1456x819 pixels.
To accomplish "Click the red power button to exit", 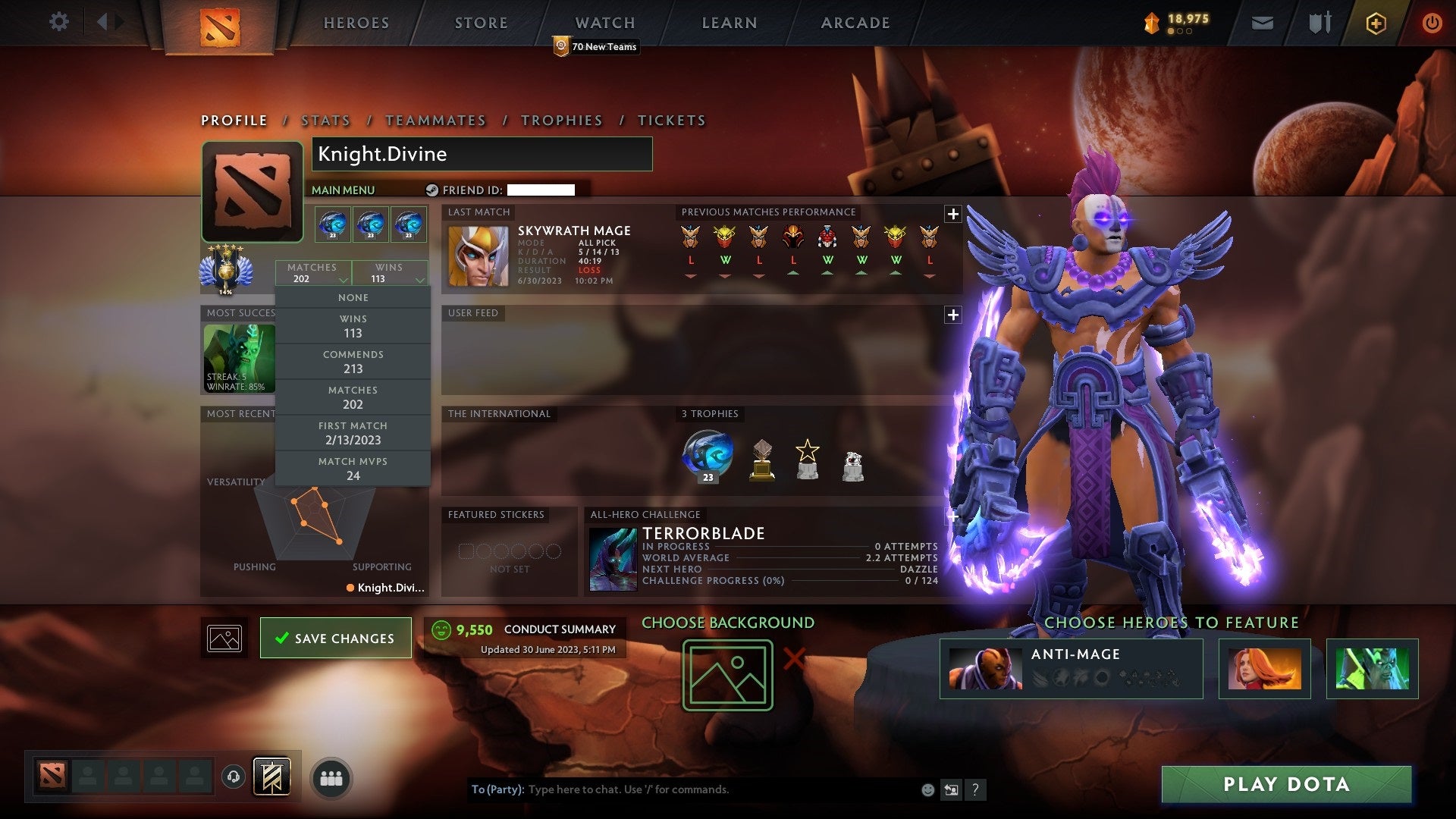I will [x=1432, y=22].
